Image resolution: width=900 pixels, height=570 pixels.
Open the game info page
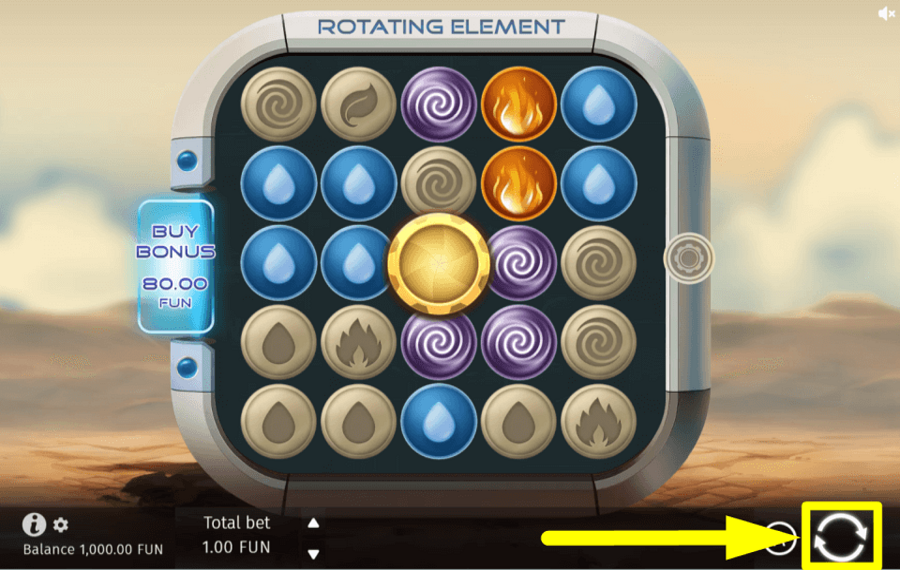[x=34, y=524]
